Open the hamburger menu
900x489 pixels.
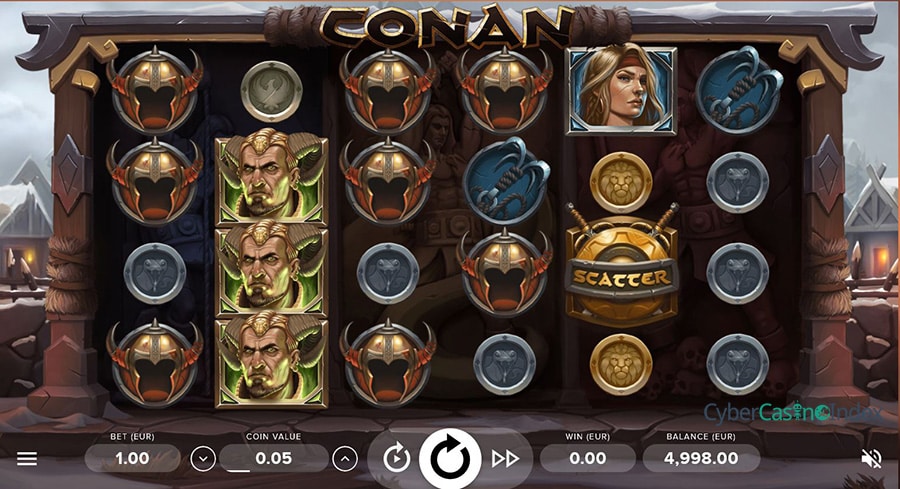coord(27,459)
